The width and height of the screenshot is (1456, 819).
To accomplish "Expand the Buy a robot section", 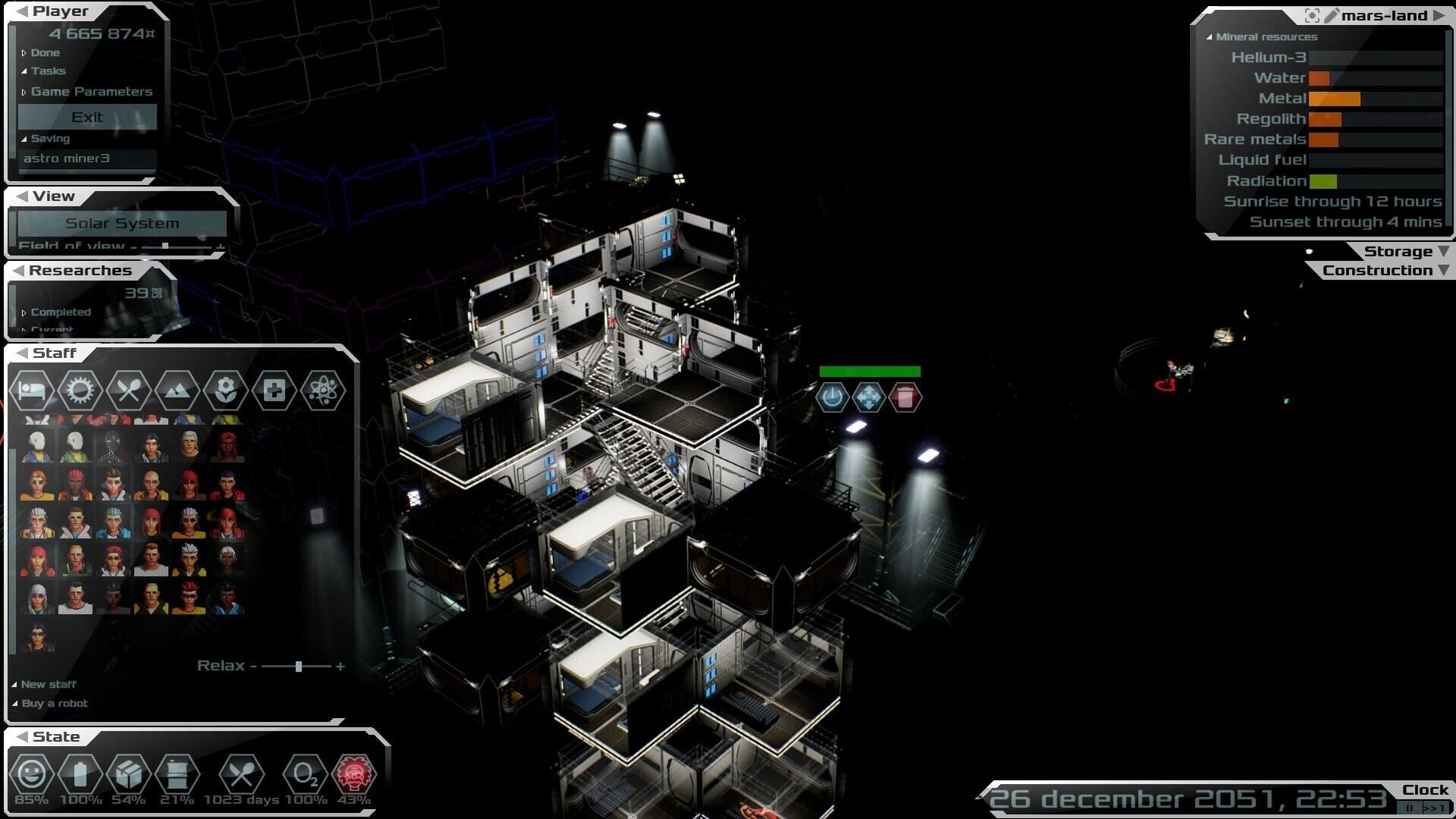I will (54, 704).
